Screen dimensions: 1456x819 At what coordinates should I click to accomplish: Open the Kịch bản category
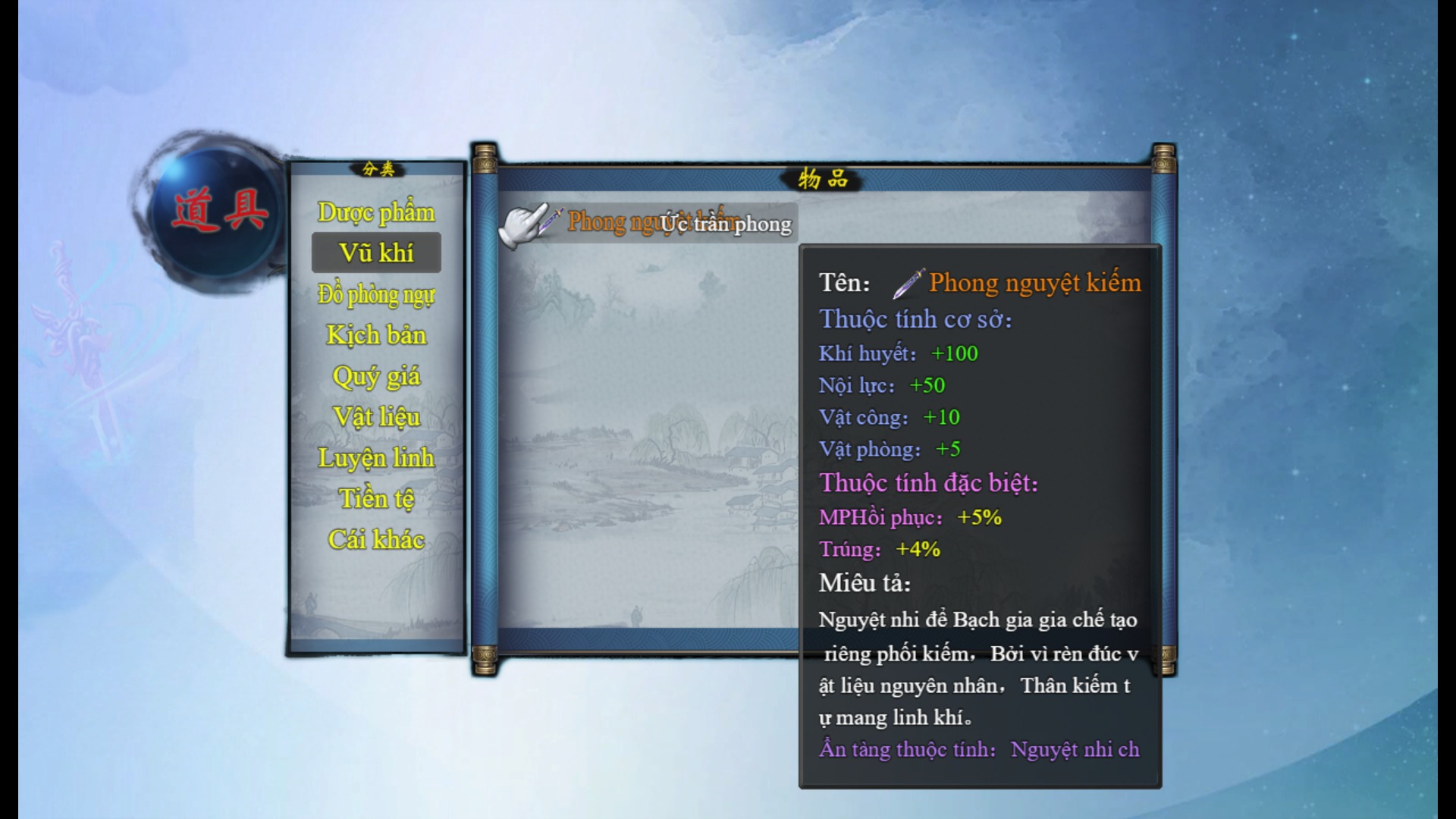tap(376, 335)
